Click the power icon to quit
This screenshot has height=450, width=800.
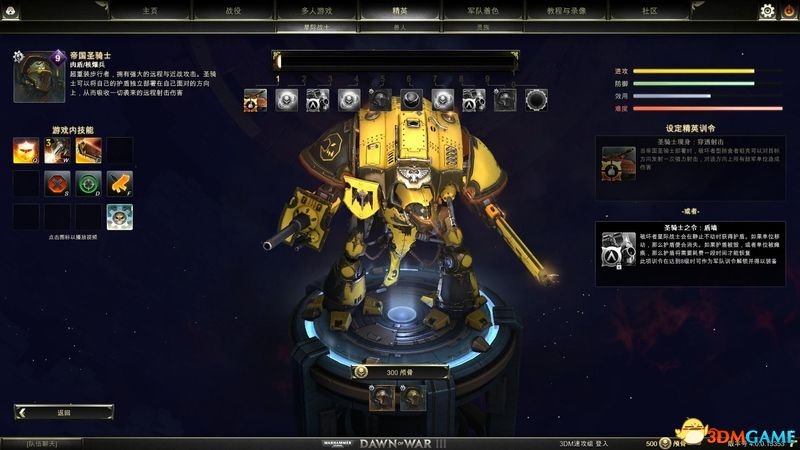coord(788,11)
